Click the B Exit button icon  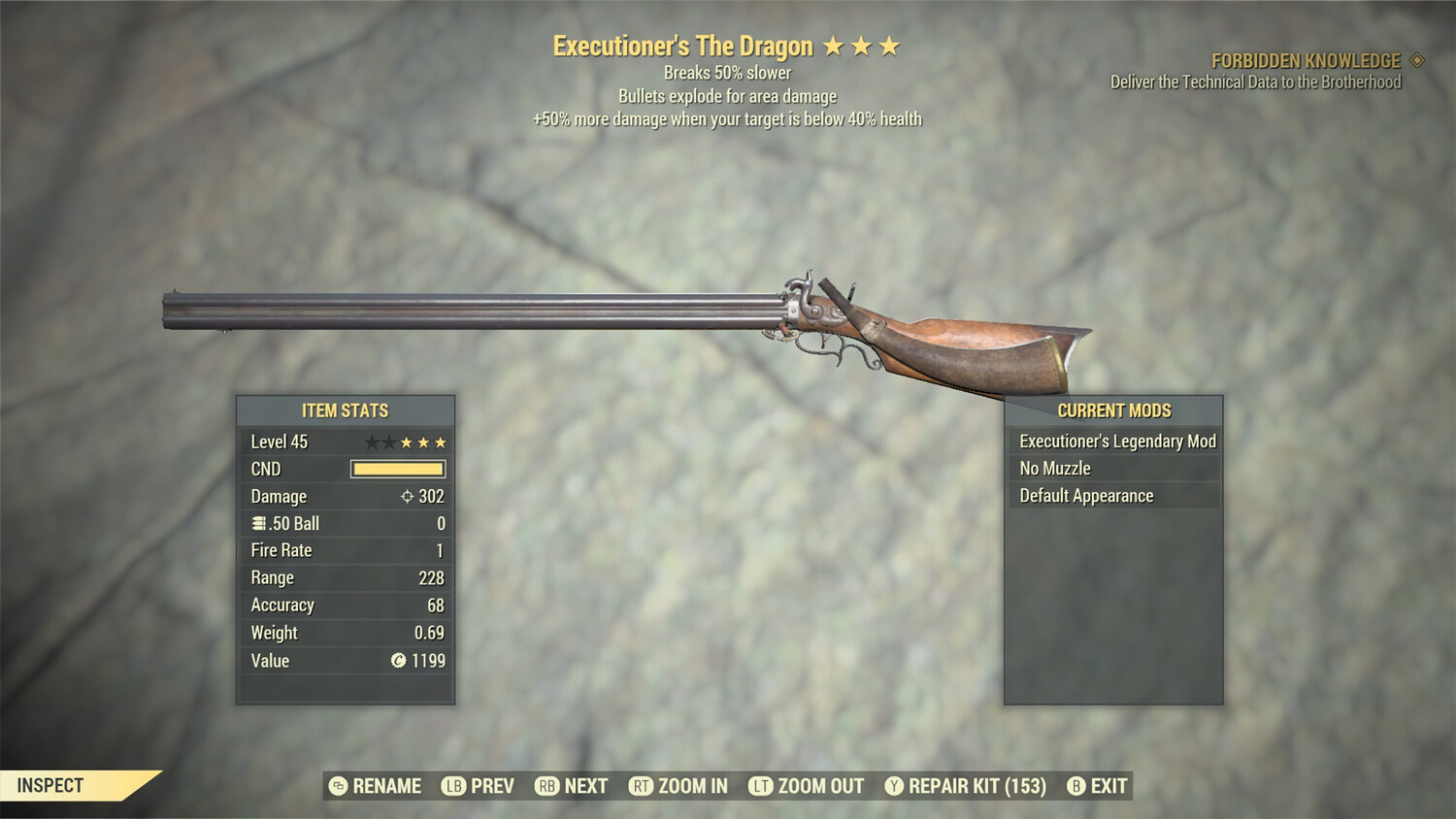pos(1075,786)
